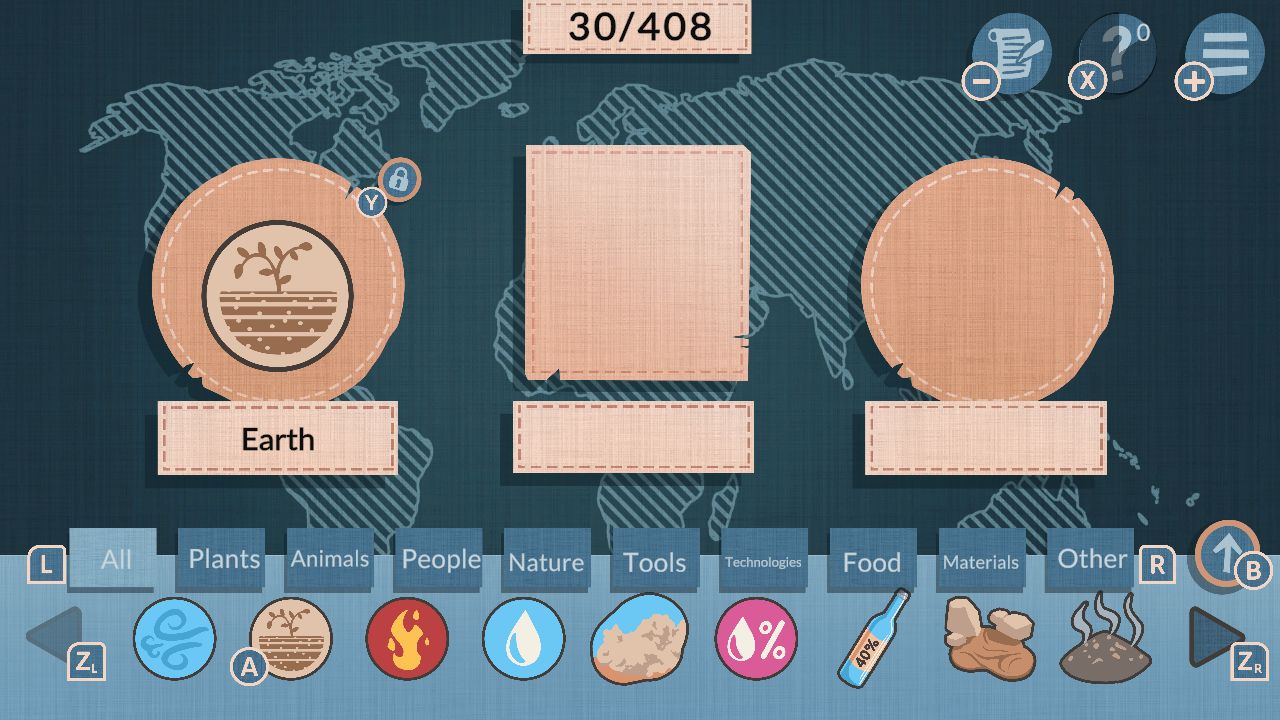Open the question mark help panel
The width and height of the screenshot is (1280, 720).
coord(1117,53)
